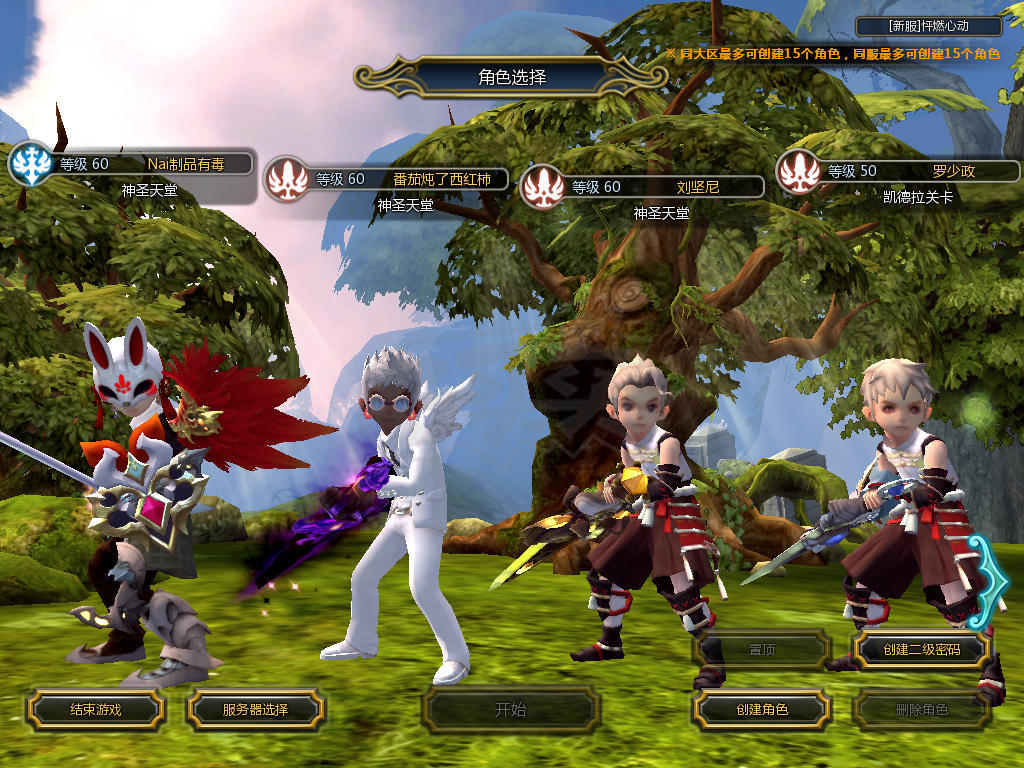
Task: Click the 置顶 pin-to-top button
Action: [761, 650]
